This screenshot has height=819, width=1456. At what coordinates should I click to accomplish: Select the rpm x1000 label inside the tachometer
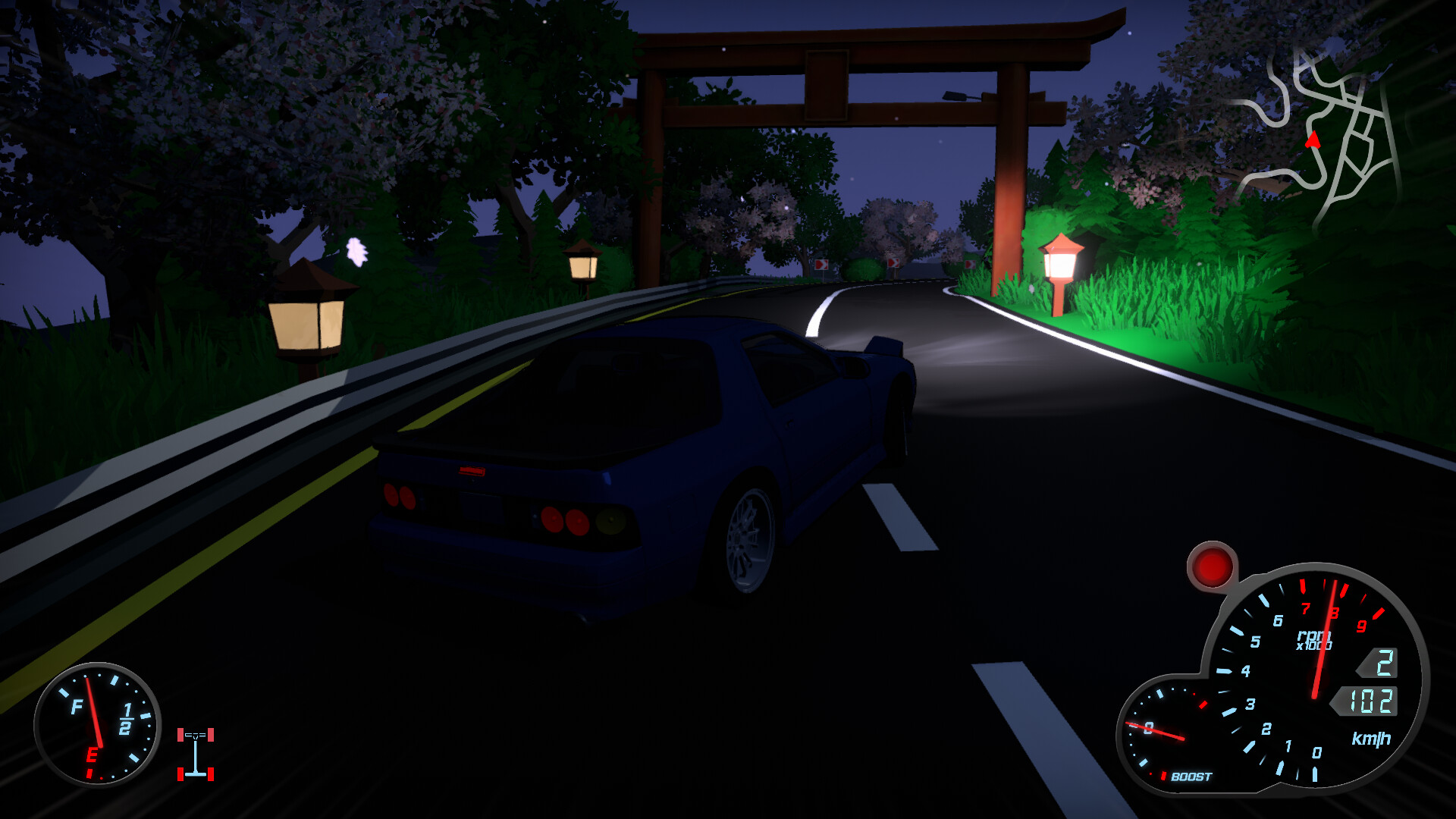pyautogui.click(x=1314, y=641)
